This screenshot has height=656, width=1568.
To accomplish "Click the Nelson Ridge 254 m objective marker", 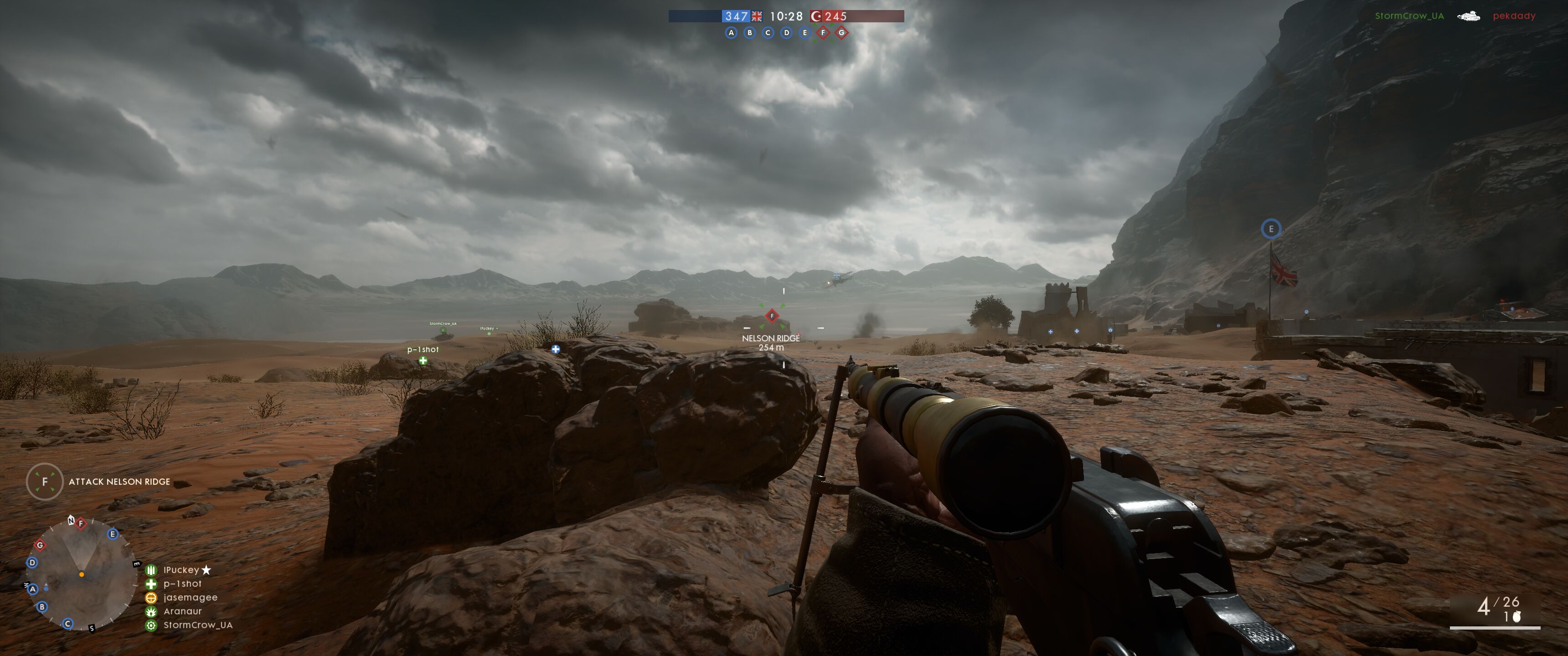I will [772, 316].
